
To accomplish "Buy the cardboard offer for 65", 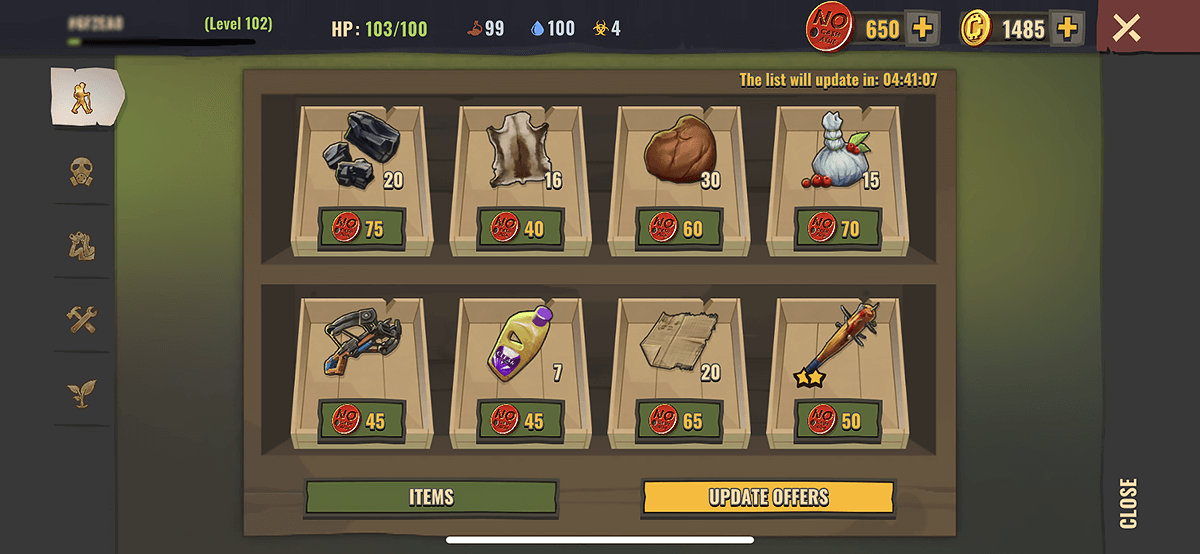I will [679, 420].
